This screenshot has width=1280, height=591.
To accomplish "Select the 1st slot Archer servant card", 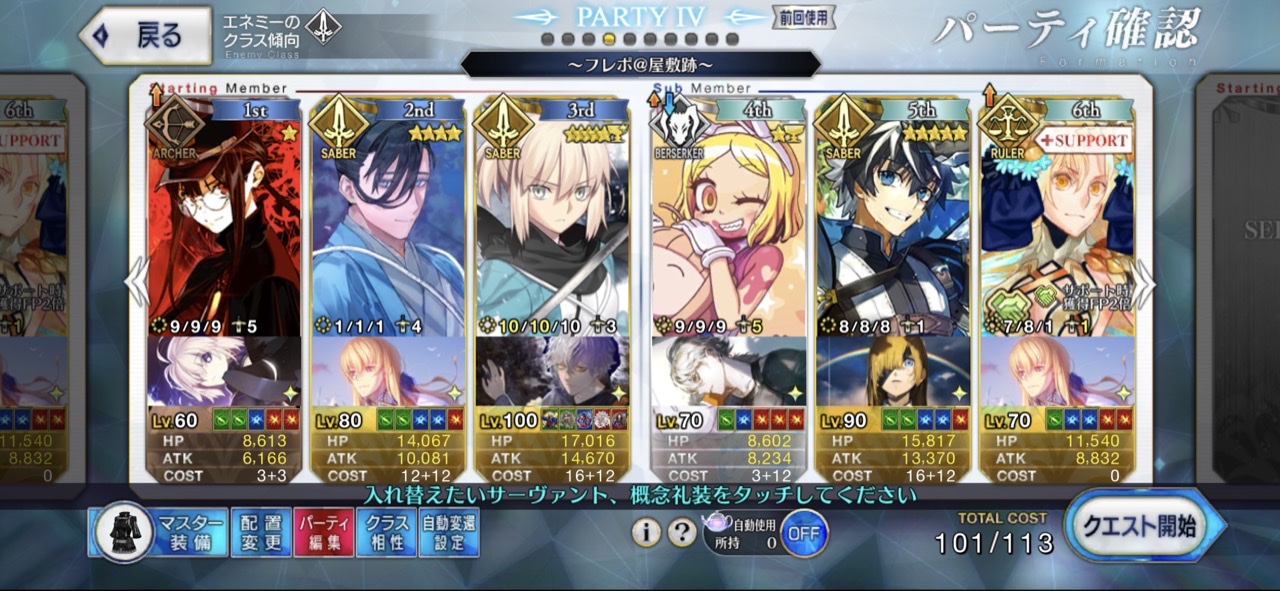I will (x=224, y=230).
